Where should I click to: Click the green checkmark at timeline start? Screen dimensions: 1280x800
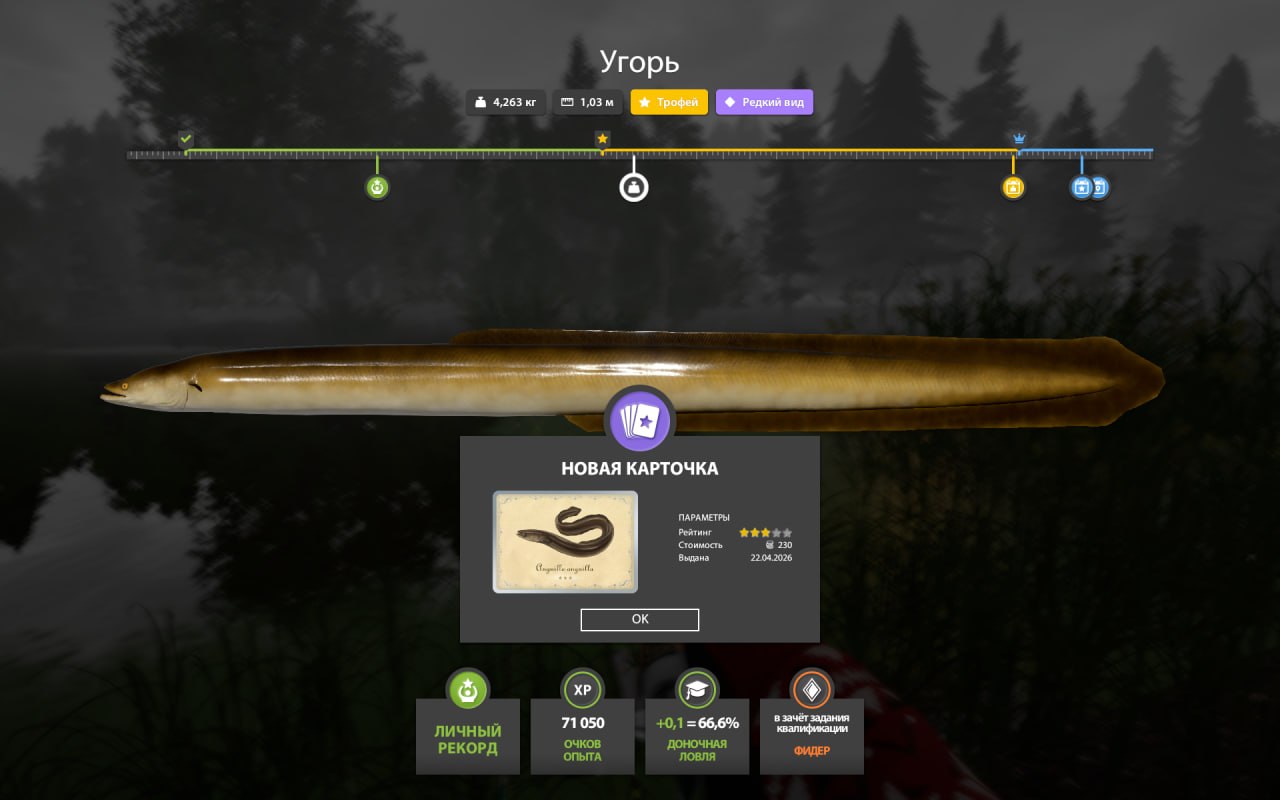[x=185, y=138]
